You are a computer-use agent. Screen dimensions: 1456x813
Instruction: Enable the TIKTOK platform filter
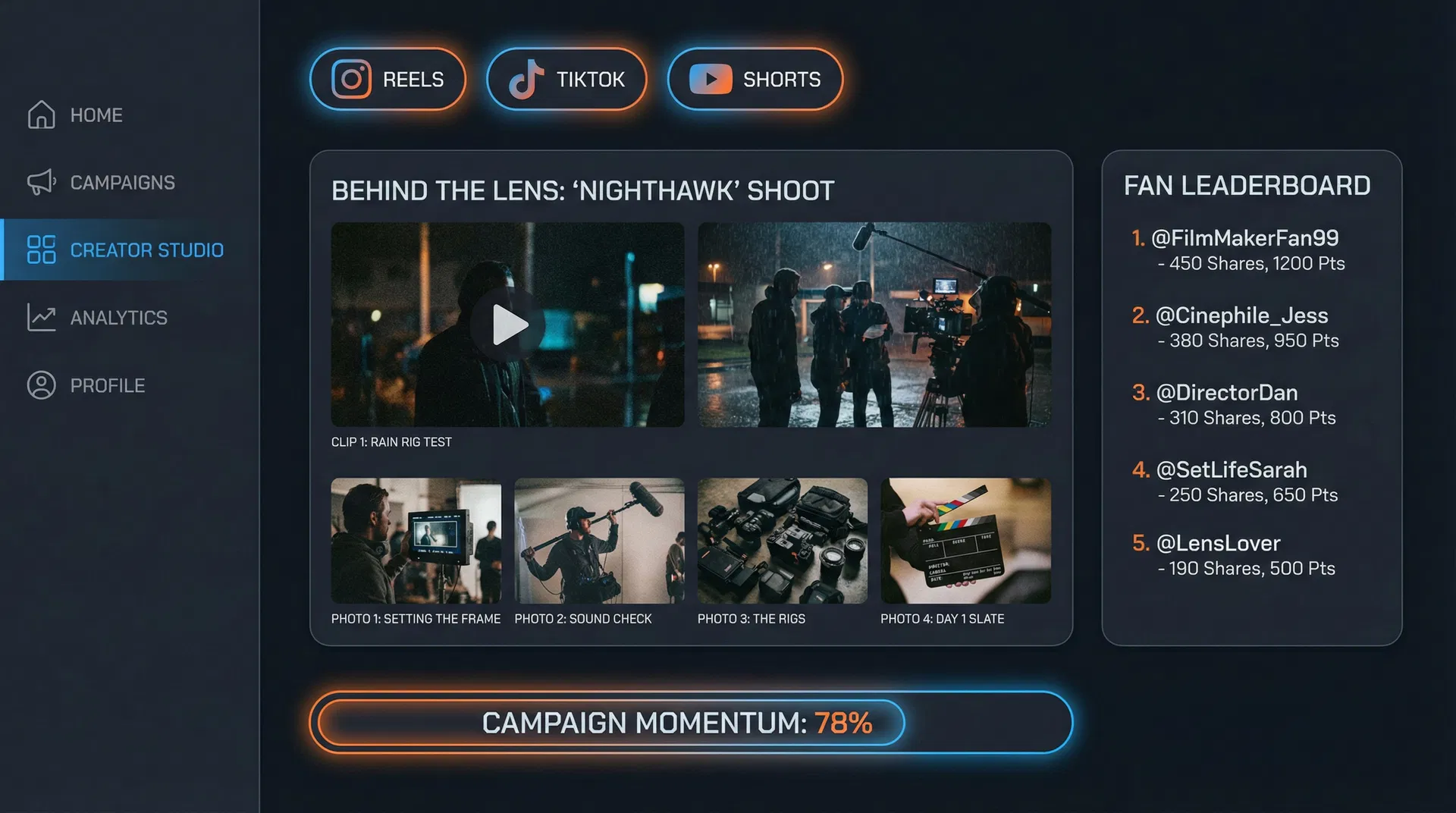566,79
